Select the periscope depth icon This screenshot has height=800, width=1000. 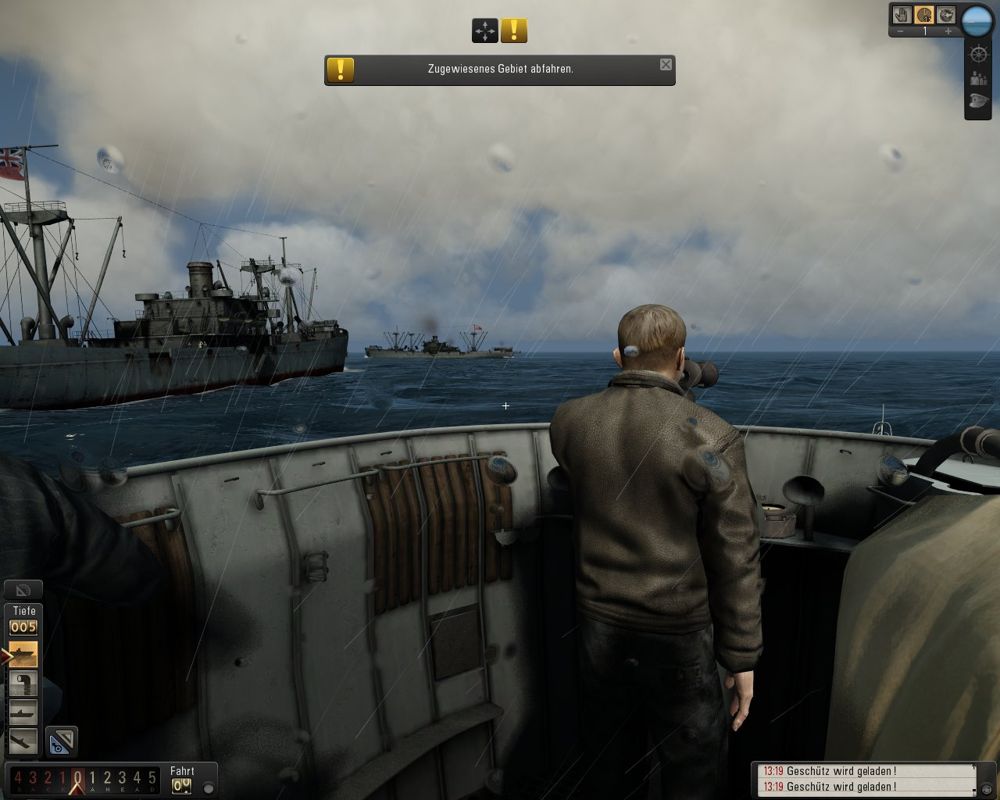click(x=23, y=684)
